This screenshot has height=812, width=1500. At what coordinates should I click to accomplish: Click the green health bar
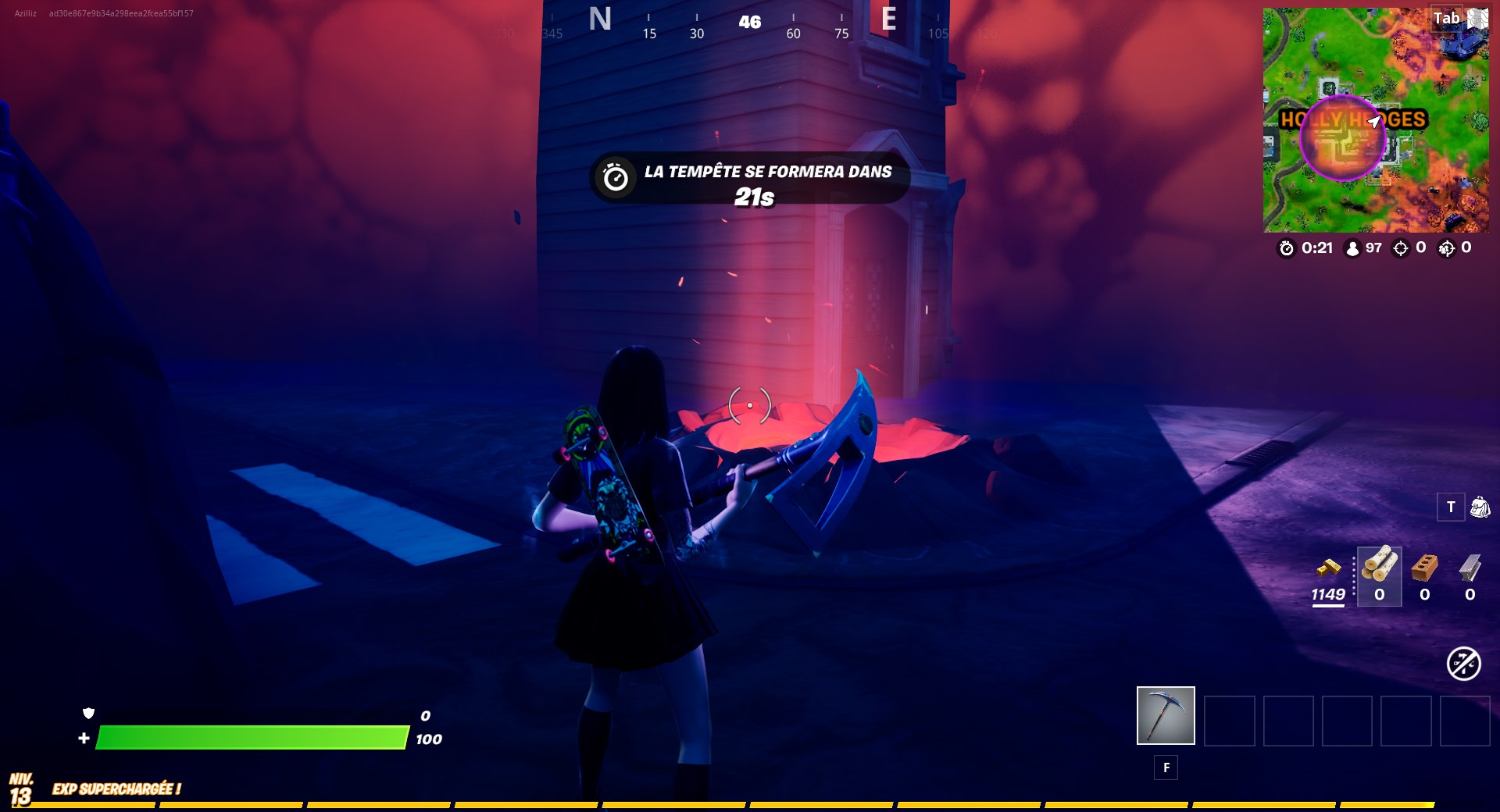250,736
